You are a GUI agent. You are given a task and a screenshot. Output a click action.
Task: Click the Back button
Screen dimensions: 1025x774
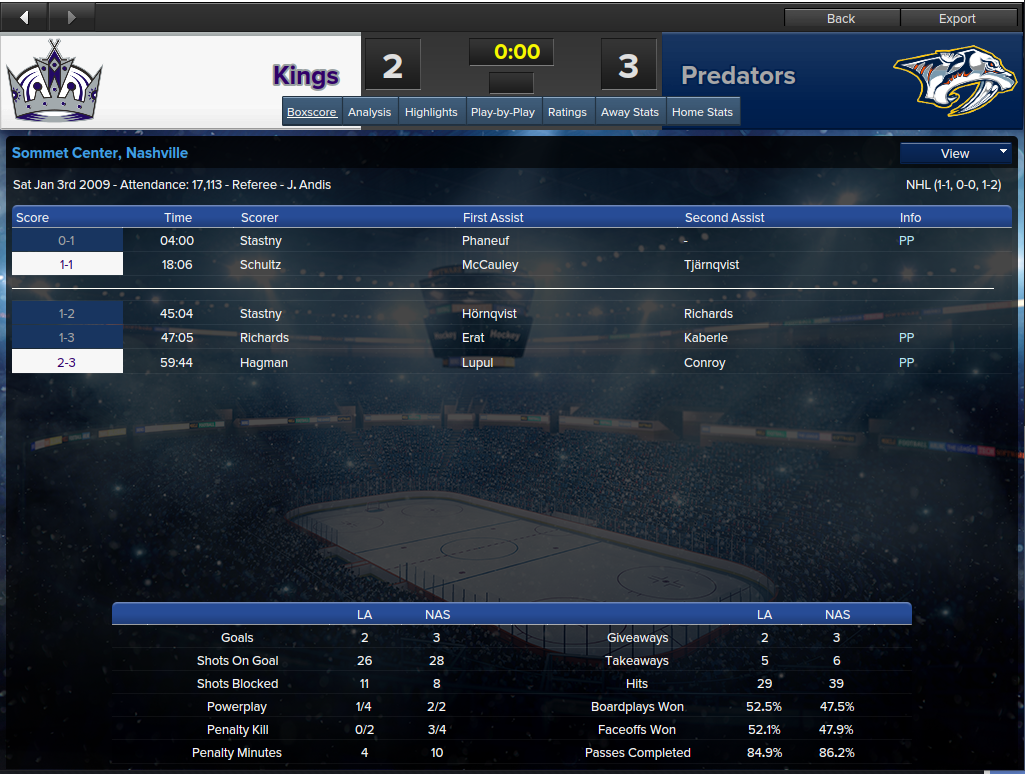(841, 18)
